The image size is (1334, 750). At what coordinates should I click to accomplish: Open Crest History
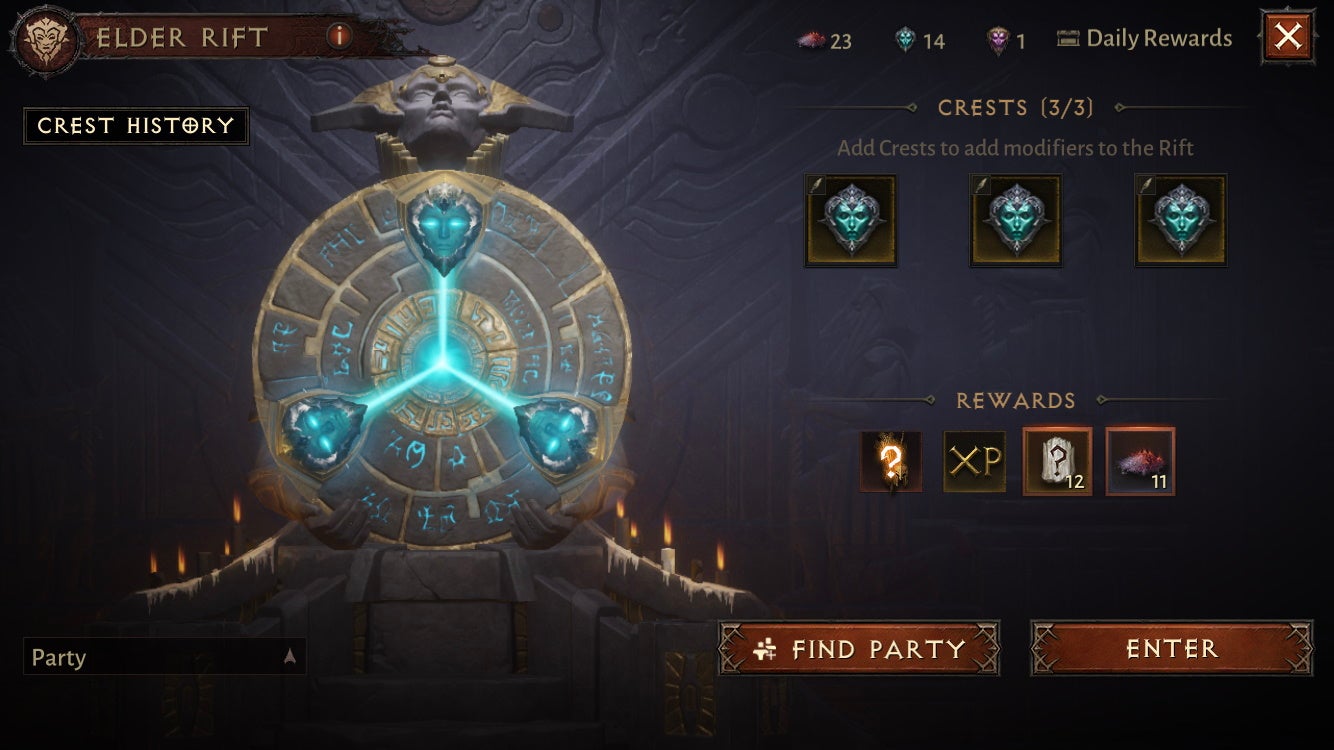[137, 126]
